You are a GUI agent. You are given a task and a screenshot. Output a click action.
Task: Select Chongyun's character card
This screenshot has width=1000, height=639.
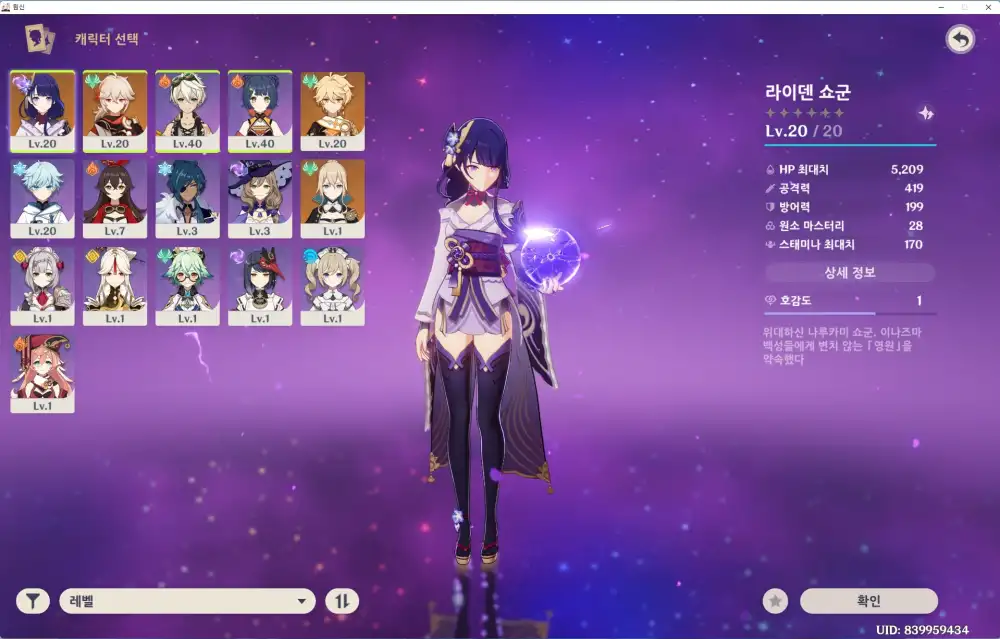[42, 197]
